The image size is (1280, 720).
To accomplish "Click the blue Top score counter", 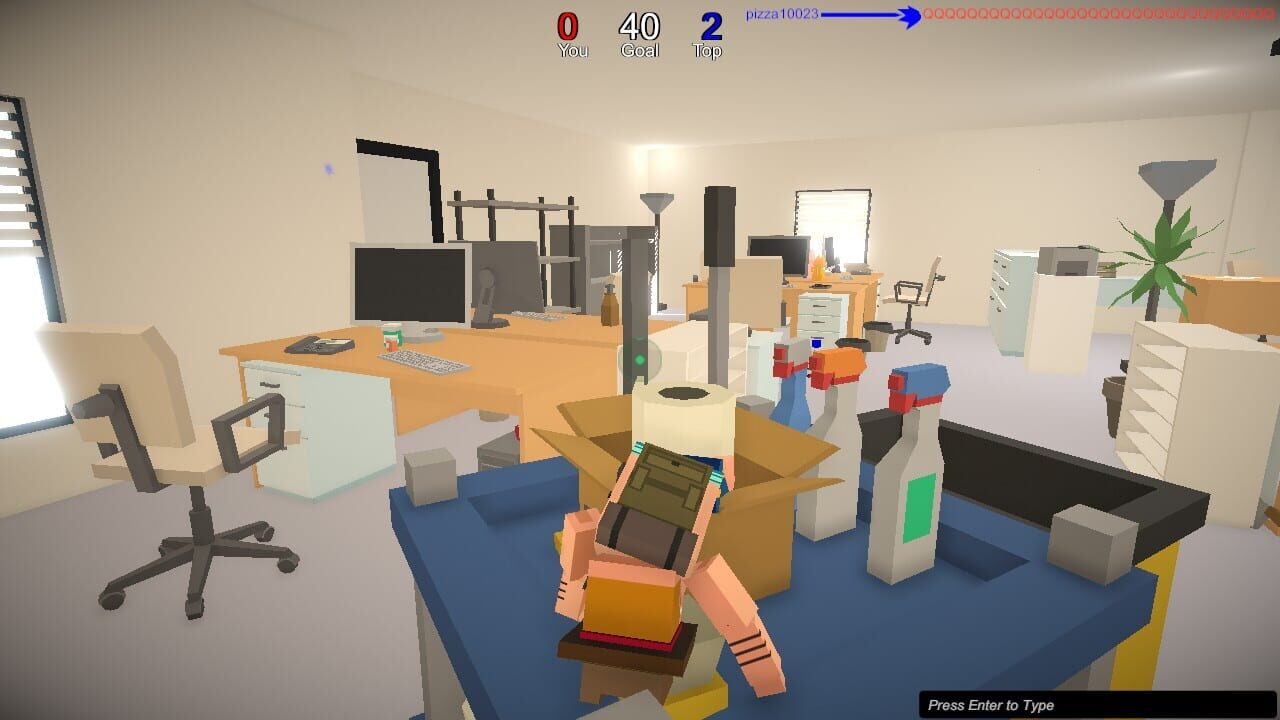I will click(x=708, y=27).
